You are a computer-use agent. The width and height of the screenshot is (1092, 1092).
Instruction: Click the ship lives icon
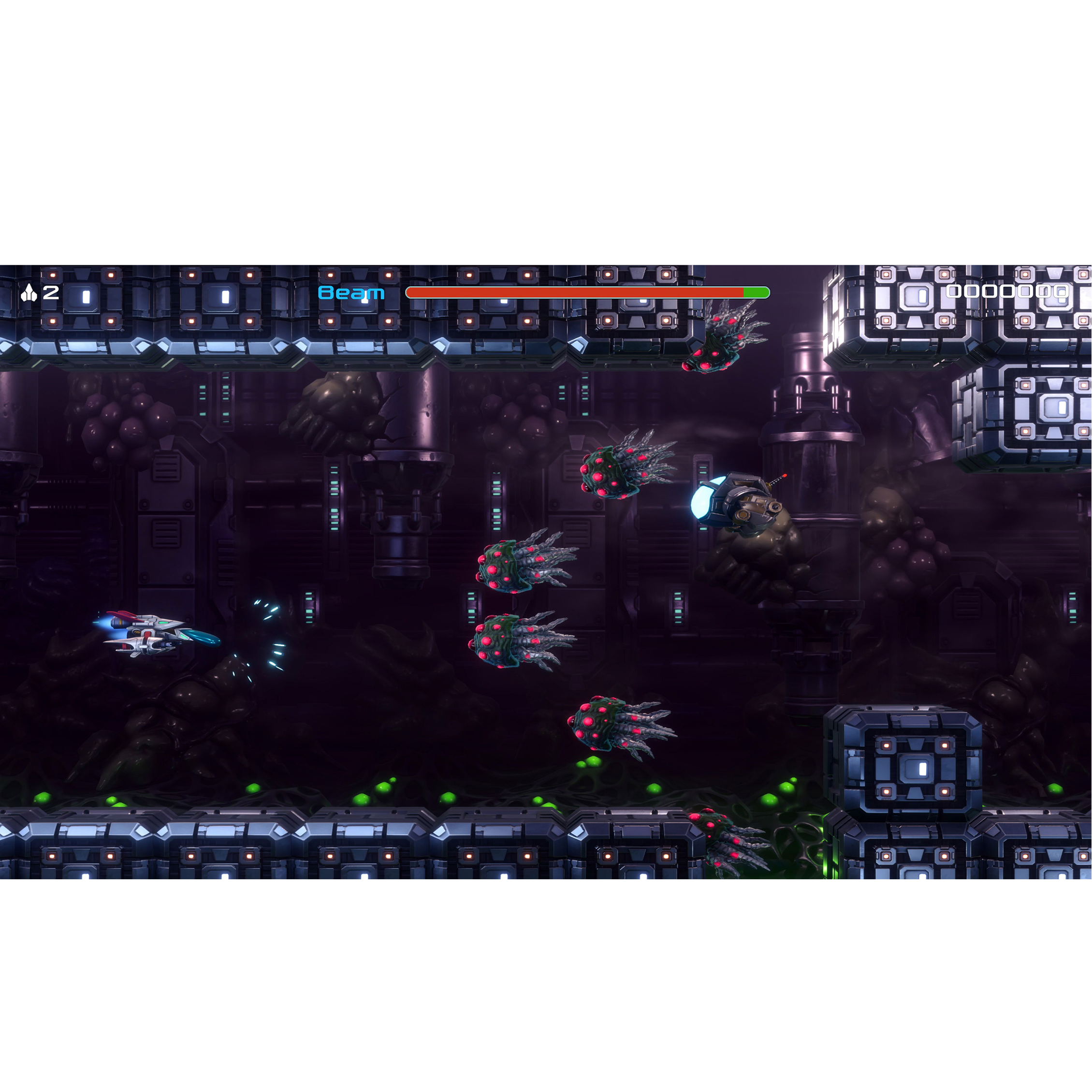click(x=29, y=293)
